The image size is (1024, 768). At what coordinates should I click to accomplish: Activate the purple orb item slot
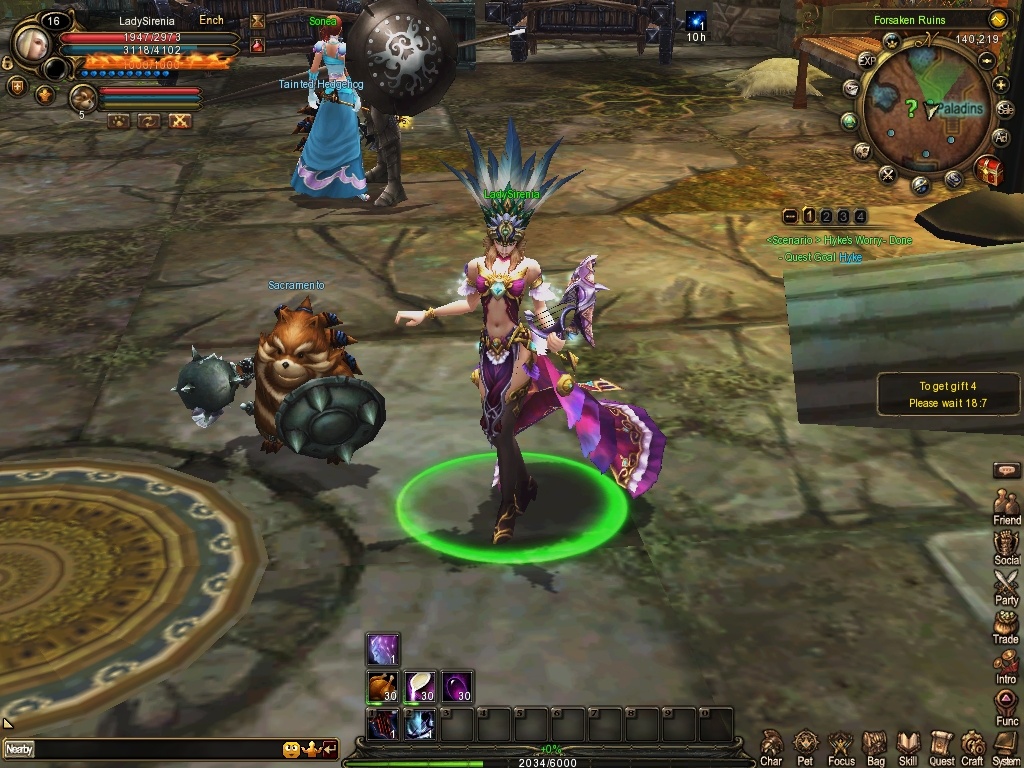click(458, 687)
